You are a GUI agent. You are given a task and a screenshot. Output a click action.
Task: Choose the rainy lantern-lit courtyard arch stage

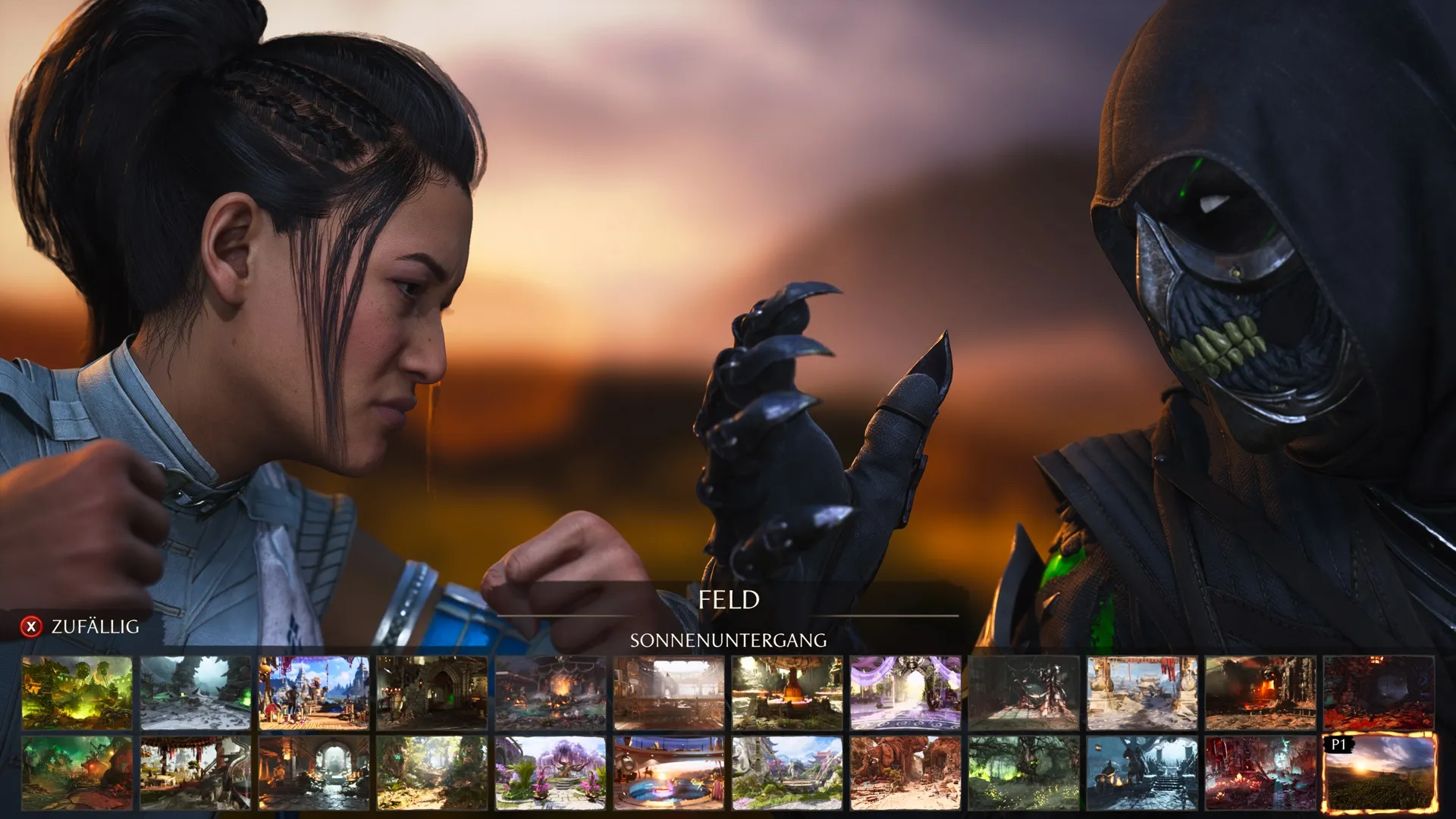313,773
